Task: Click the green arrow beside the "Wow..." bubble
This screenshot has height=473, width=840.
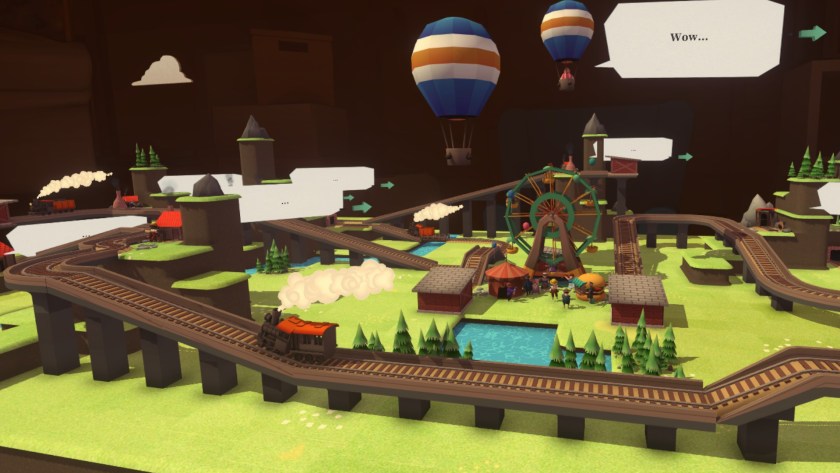Action: 812,33
